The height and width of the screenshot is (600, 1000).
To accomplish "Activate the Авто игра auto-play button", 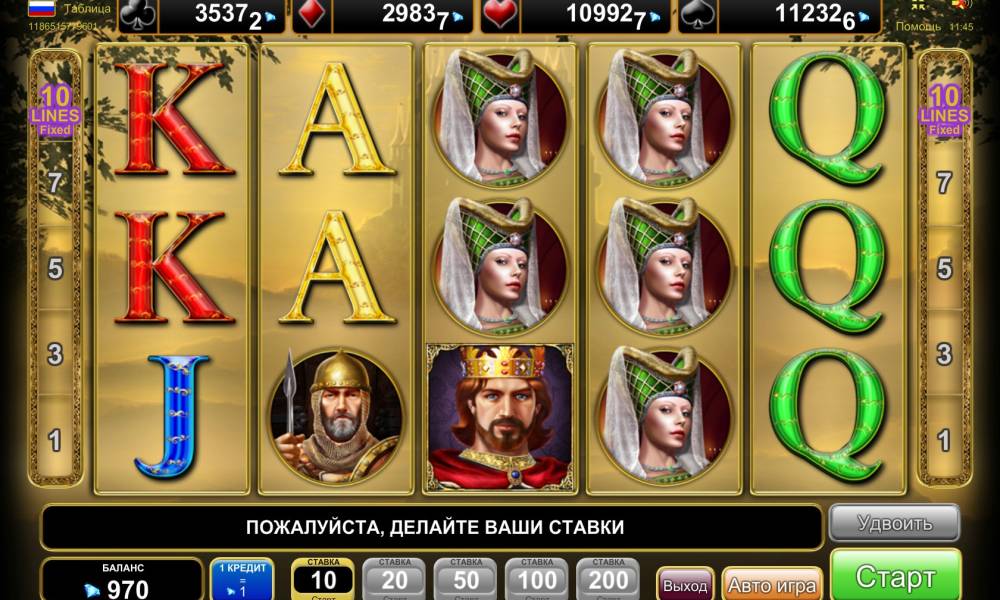I will 771,584.
